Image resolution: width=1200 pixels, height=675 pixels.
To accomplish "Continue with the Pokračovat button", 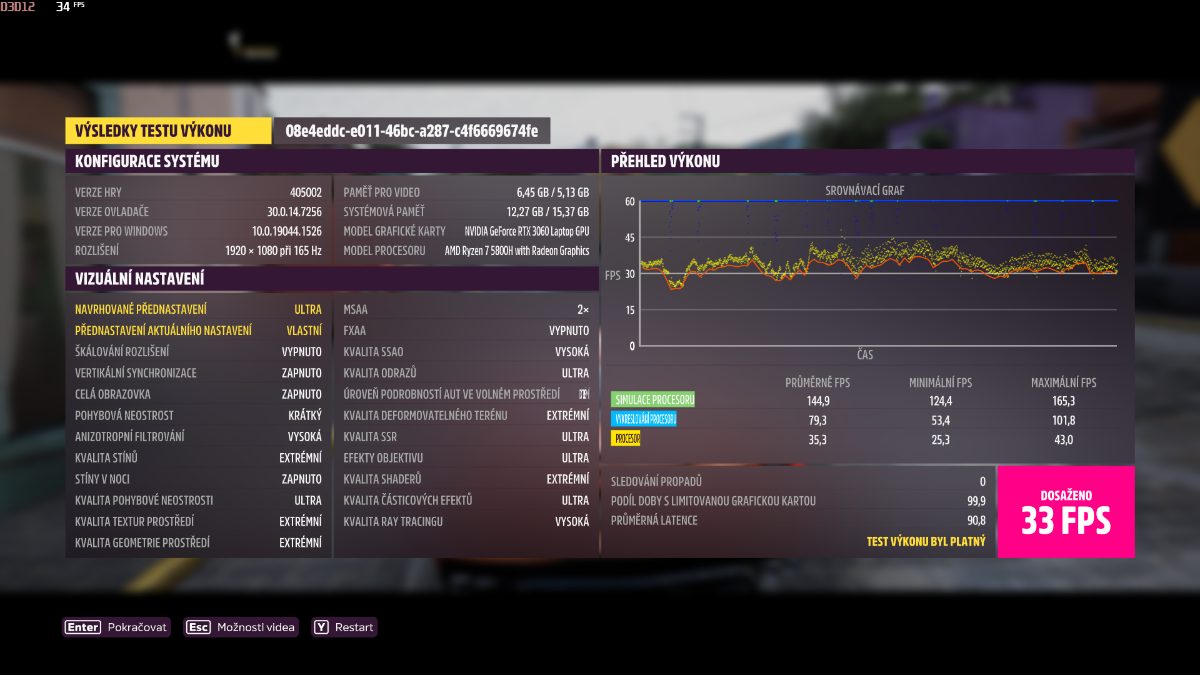I will pyautogui.click(x=117, y=627).
